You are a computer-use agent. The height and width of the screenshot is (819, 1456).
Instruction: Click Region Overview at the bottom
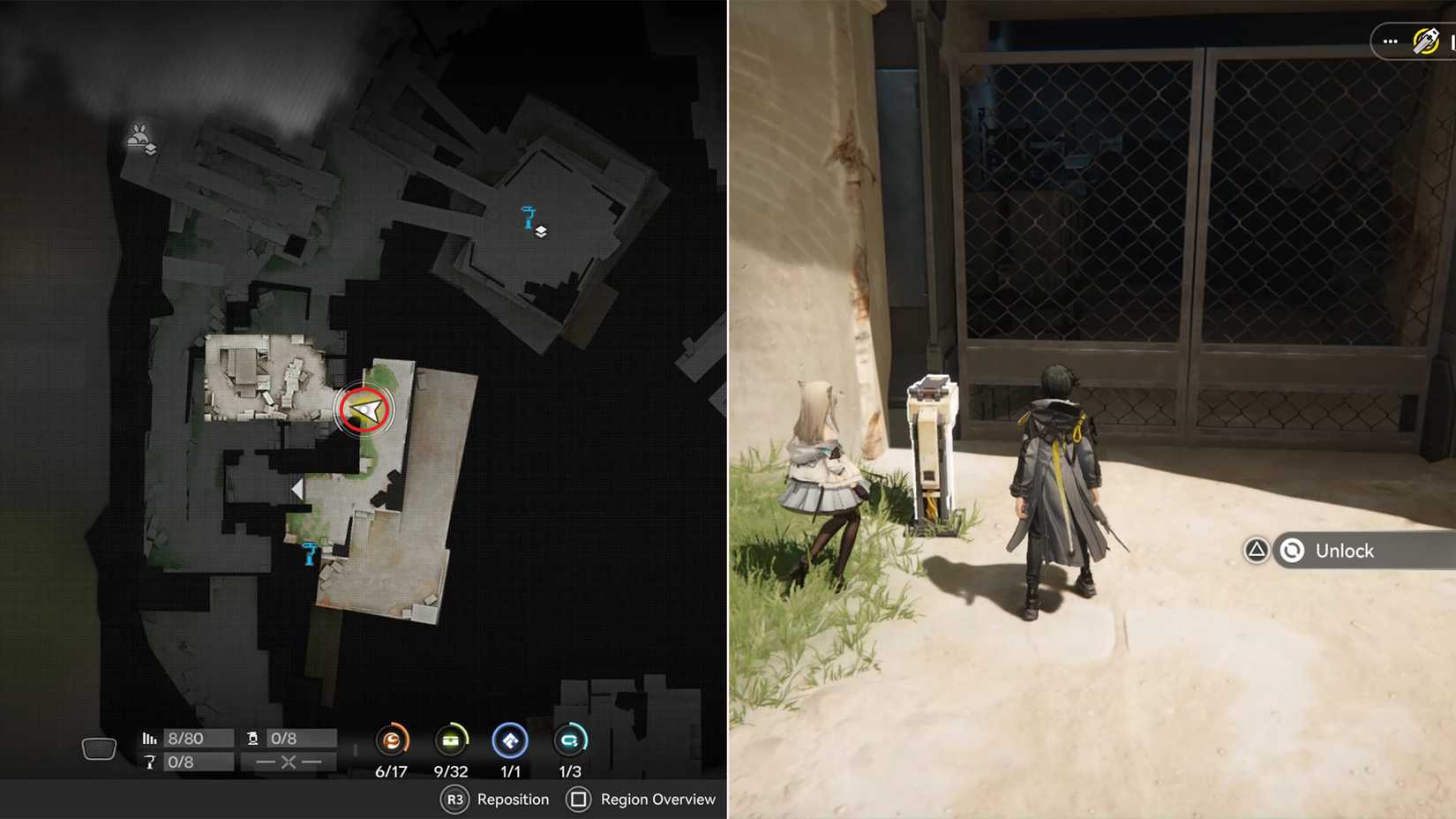coord(642,800)
